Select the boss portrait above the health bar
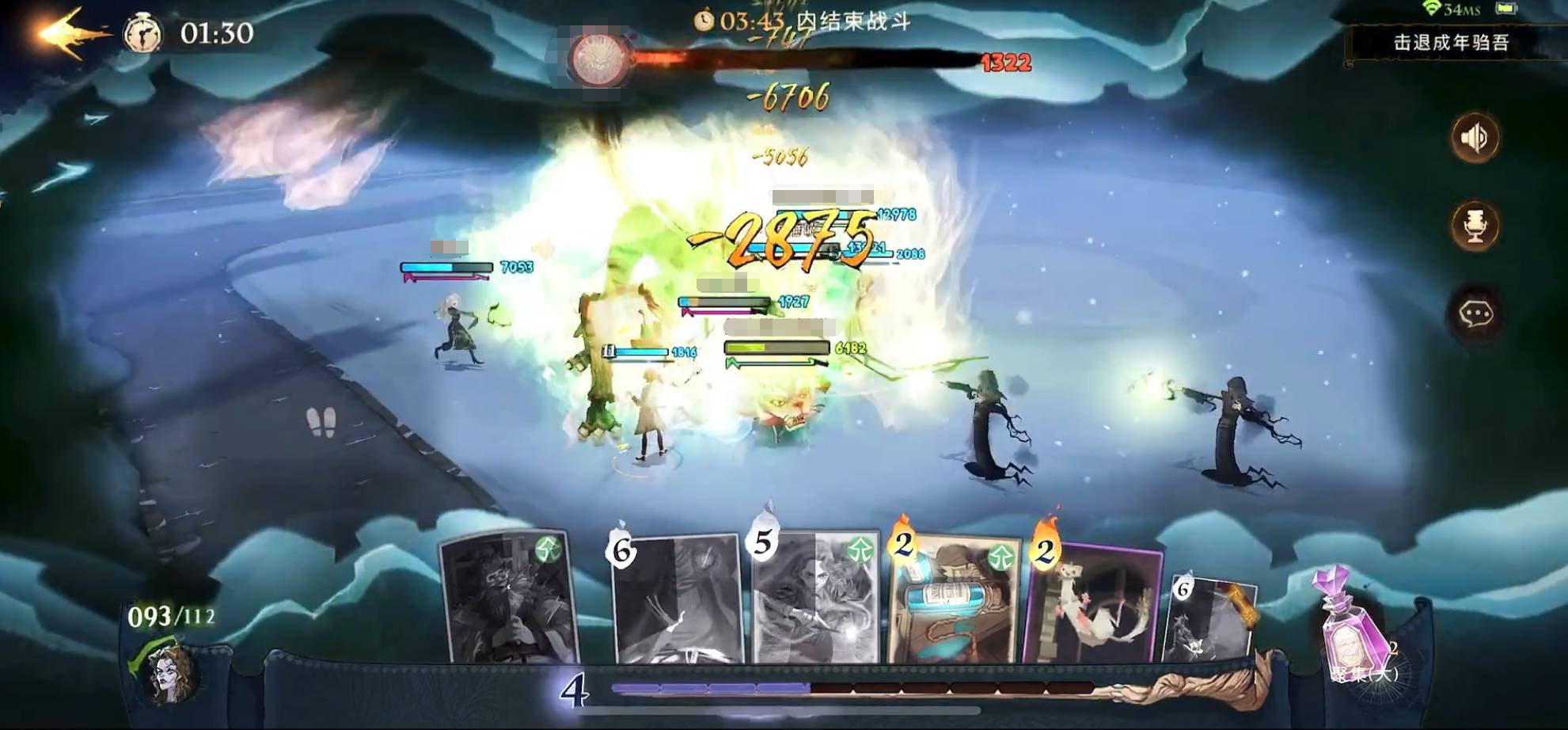The width and height of the screenshot is (1568, 730). pos(598,57)
